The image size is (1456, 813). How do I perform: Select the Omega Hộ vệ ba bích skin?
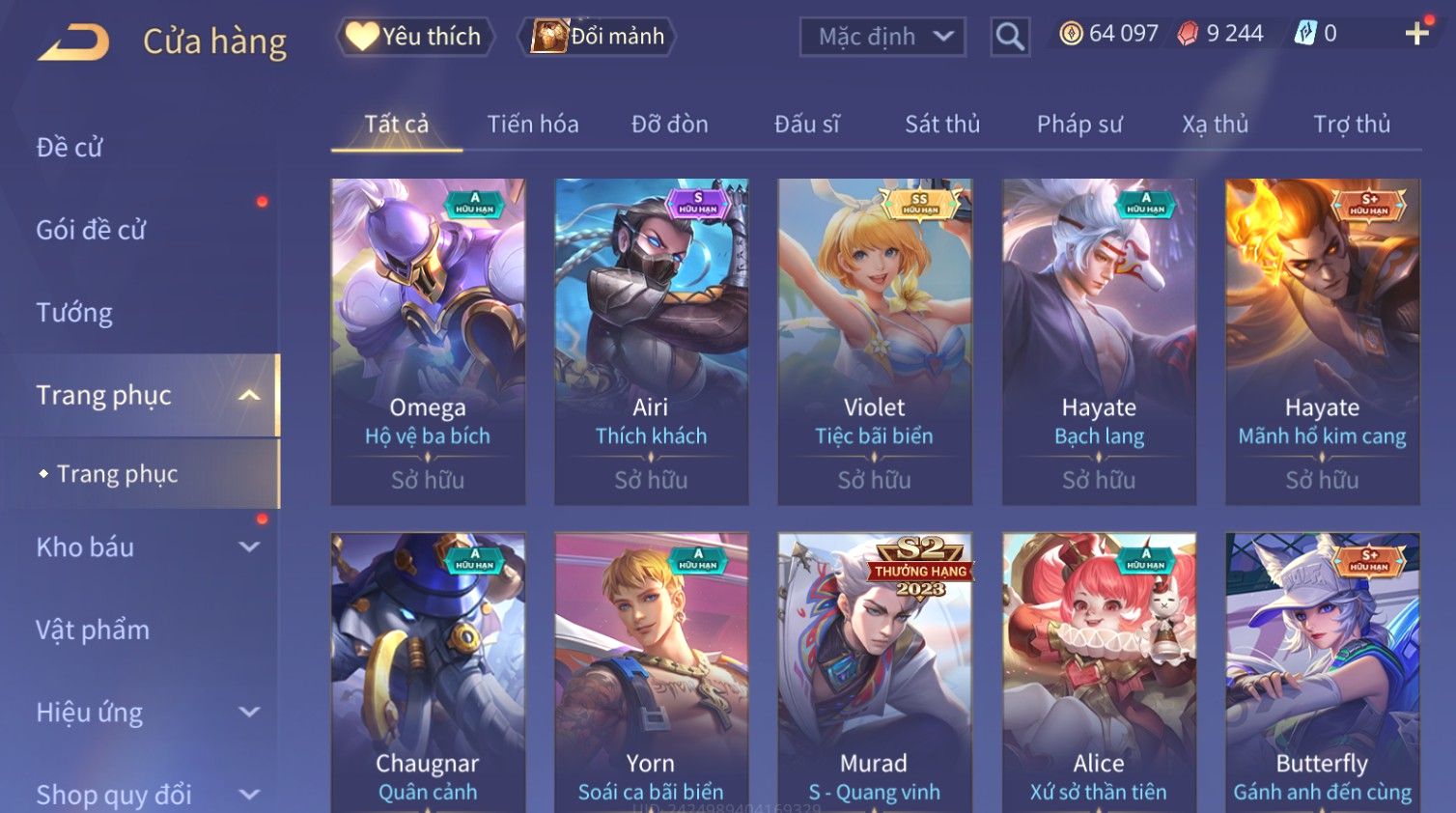tap(428, 341)
